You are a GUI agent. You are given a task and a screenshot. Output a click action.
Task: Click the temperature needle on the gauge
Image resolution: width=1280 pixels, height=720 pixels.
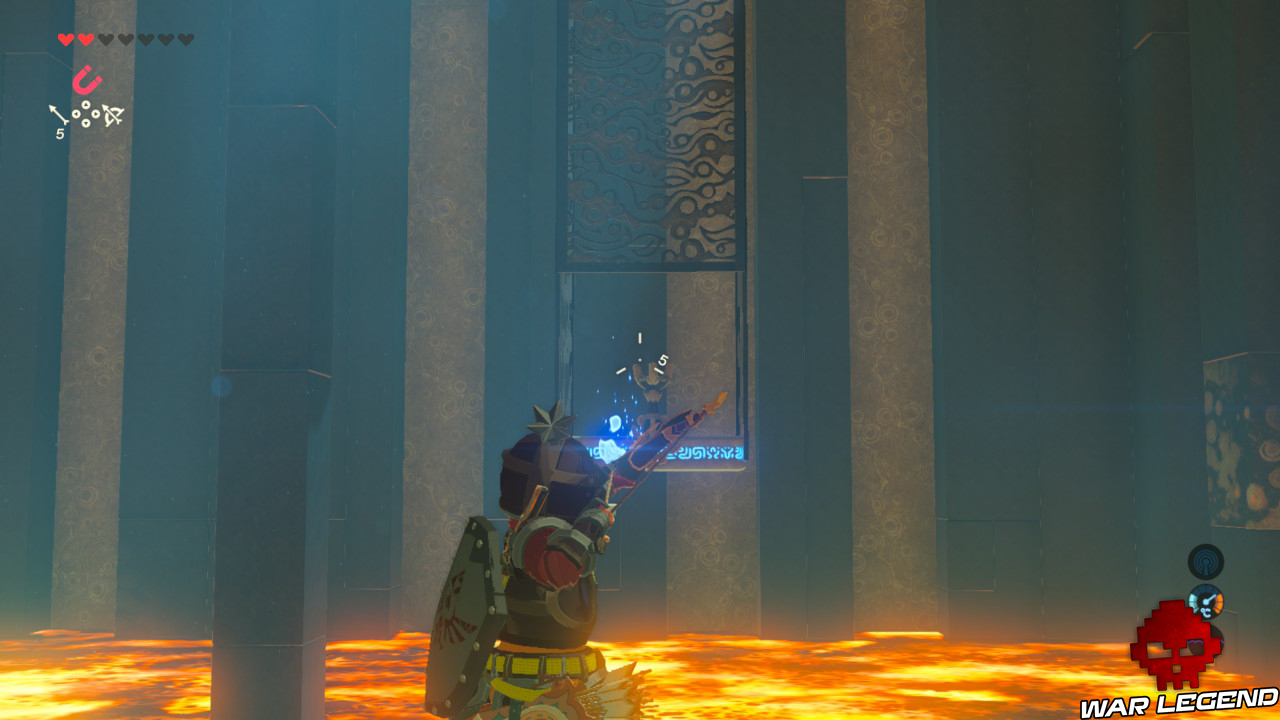[x=1210, y=600]
